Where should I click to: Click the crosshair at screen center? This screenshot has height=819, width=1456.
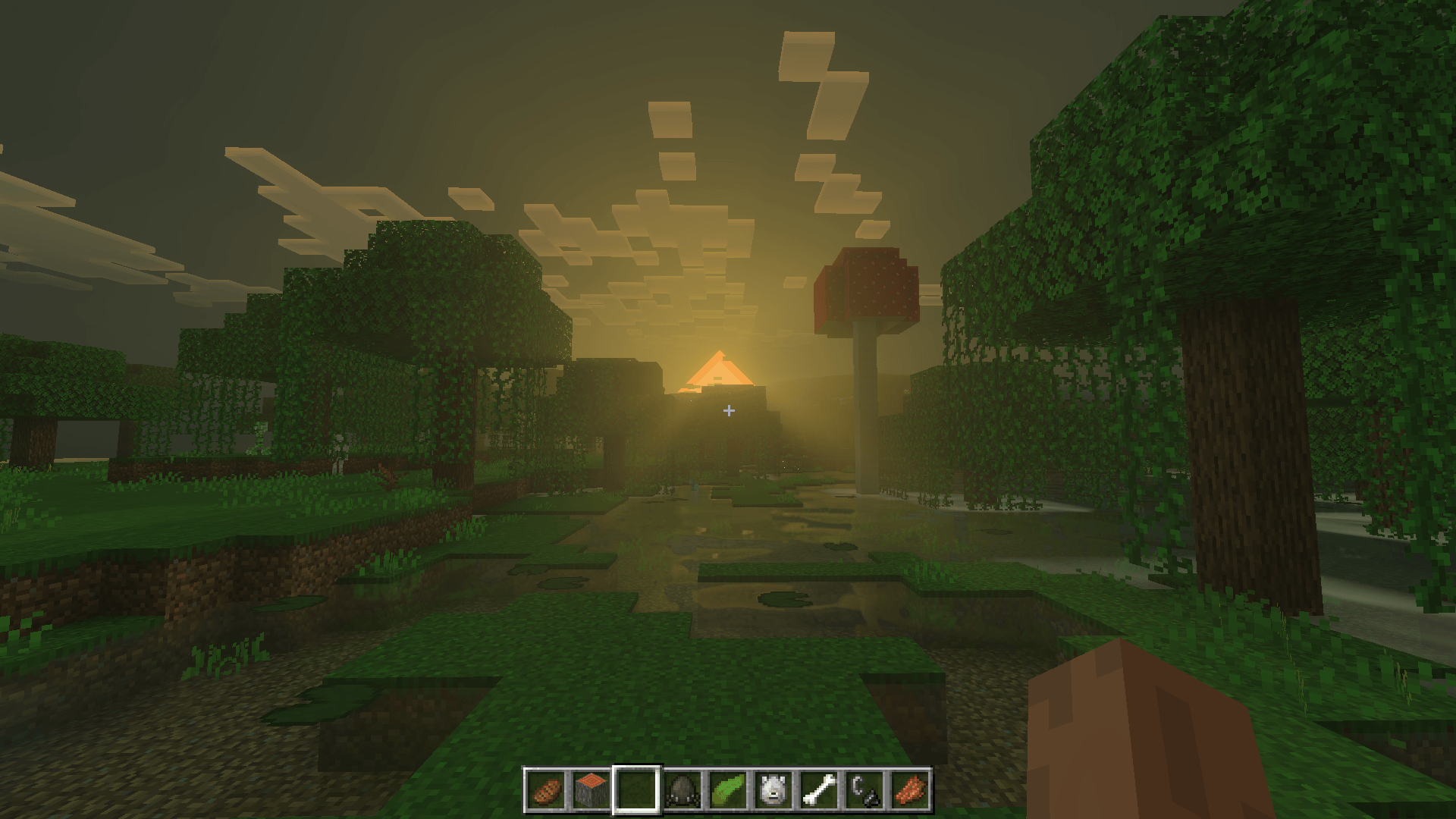click(728, 410)
